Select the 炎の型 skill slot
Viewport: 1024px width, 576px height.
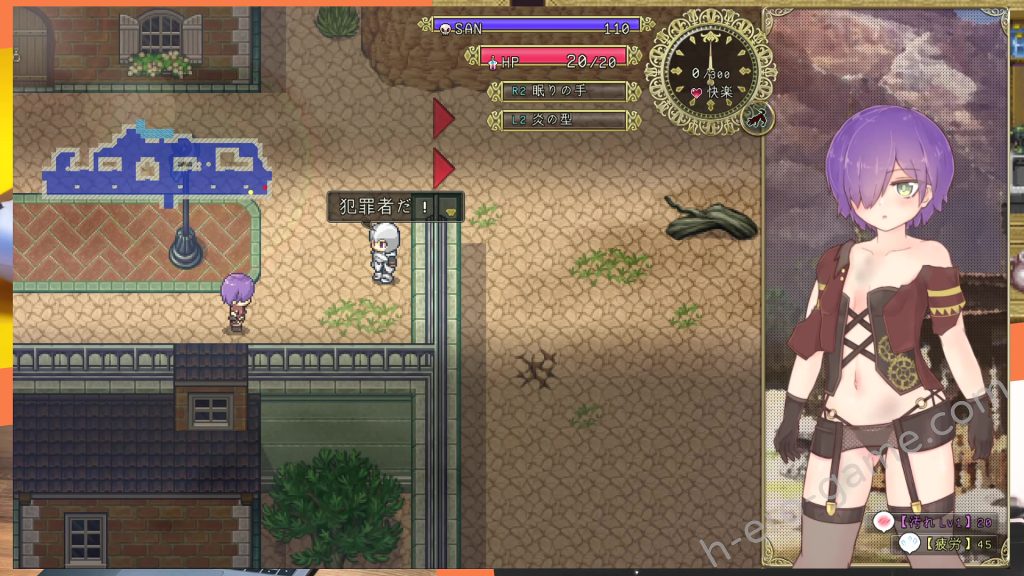[558, 120]
